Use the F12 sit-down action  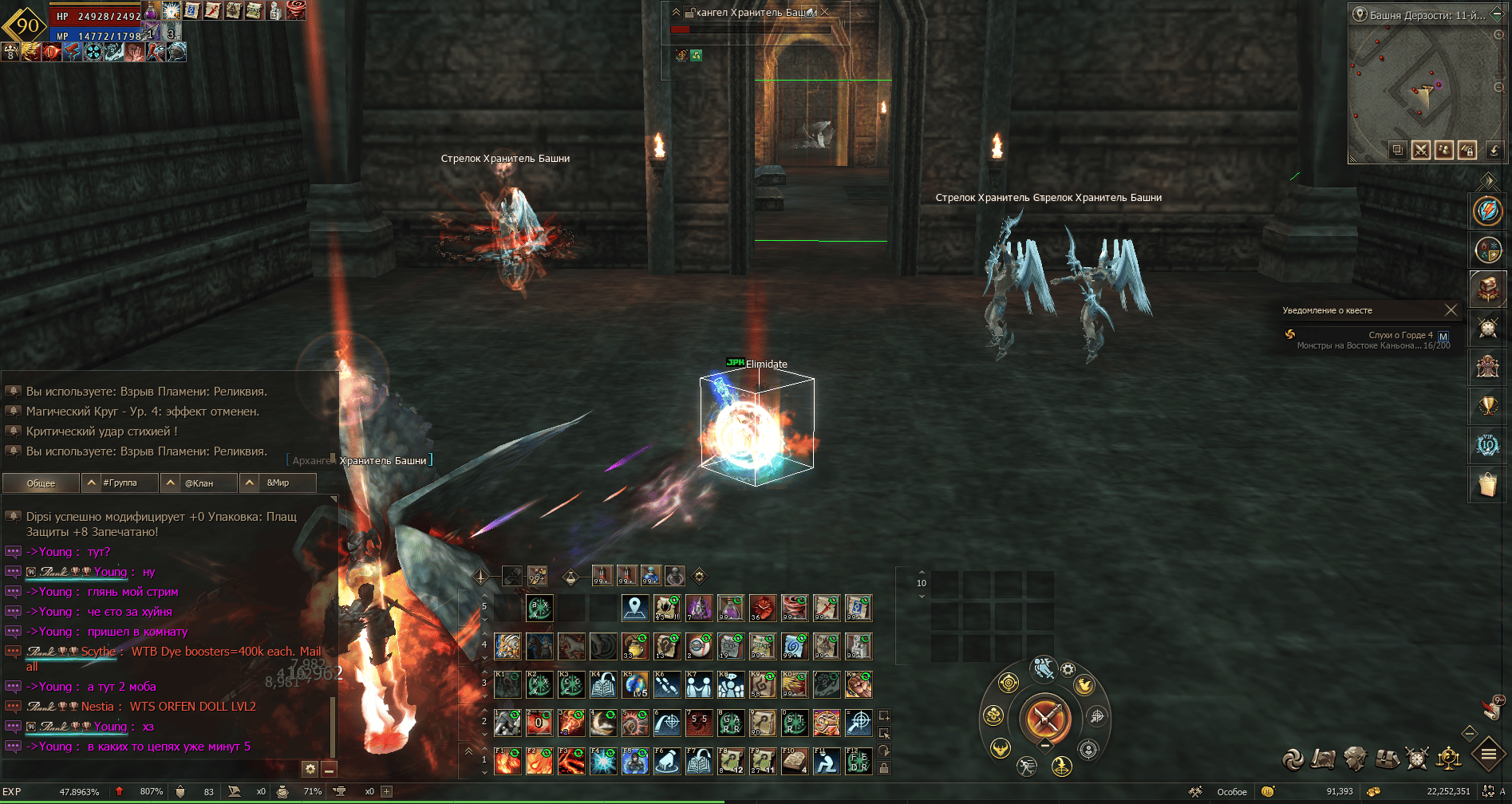[x=859, y=761]
